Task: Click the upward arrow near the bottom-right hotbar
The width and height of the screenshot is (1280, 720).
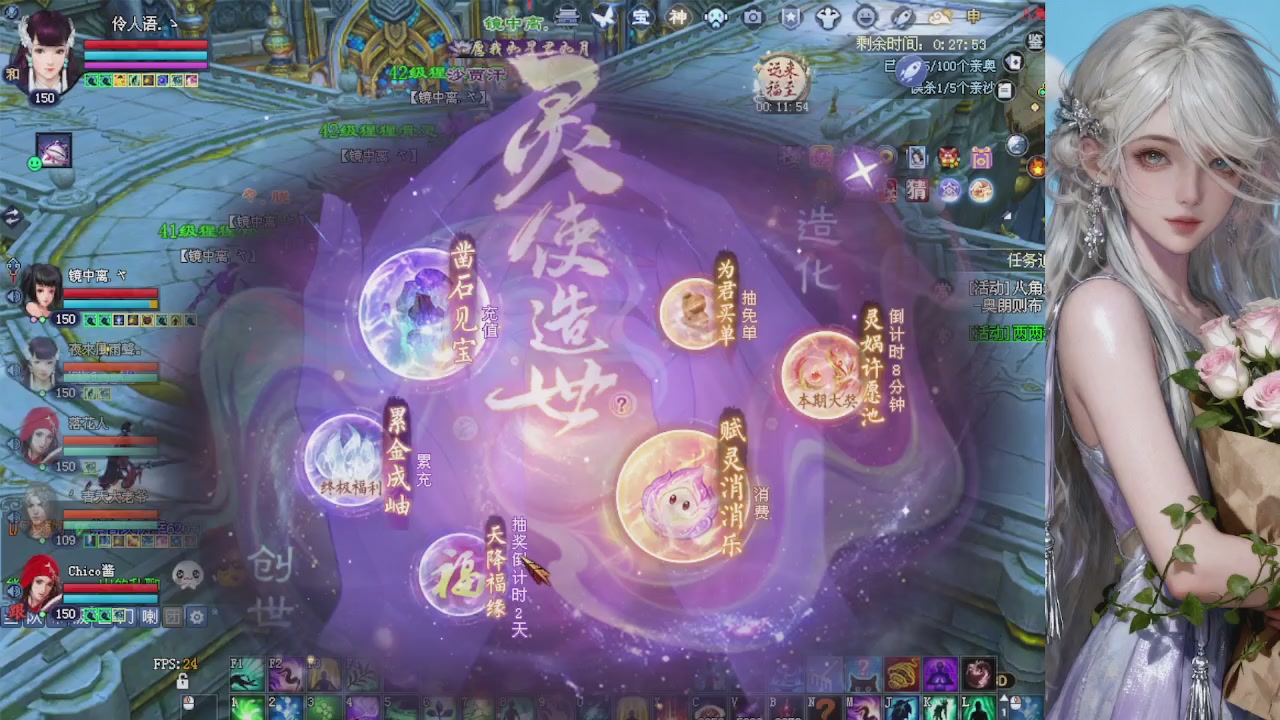Action: [1004, 698]
